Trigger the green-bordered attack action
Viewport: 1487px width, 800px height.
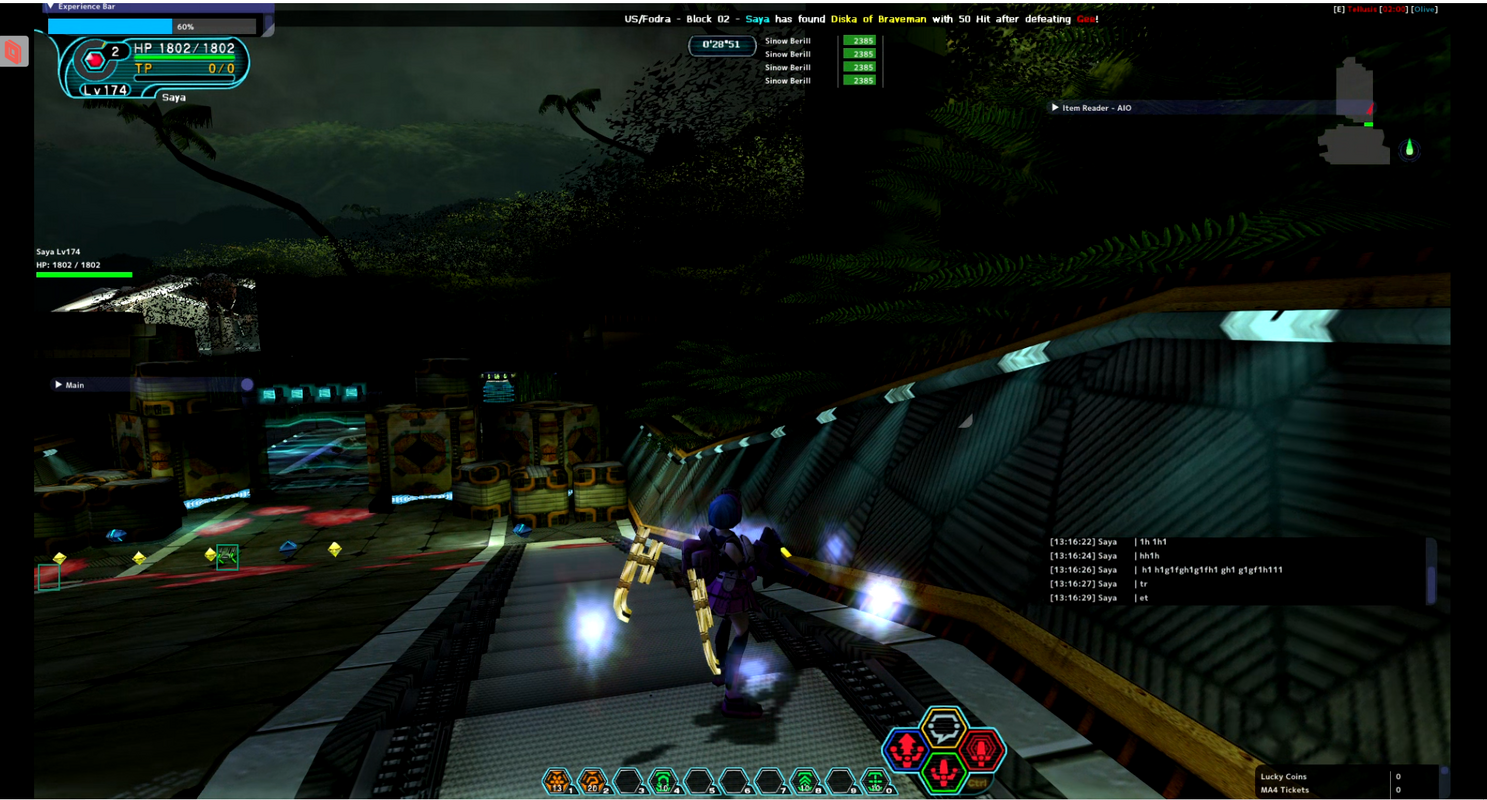pos(943,771)
